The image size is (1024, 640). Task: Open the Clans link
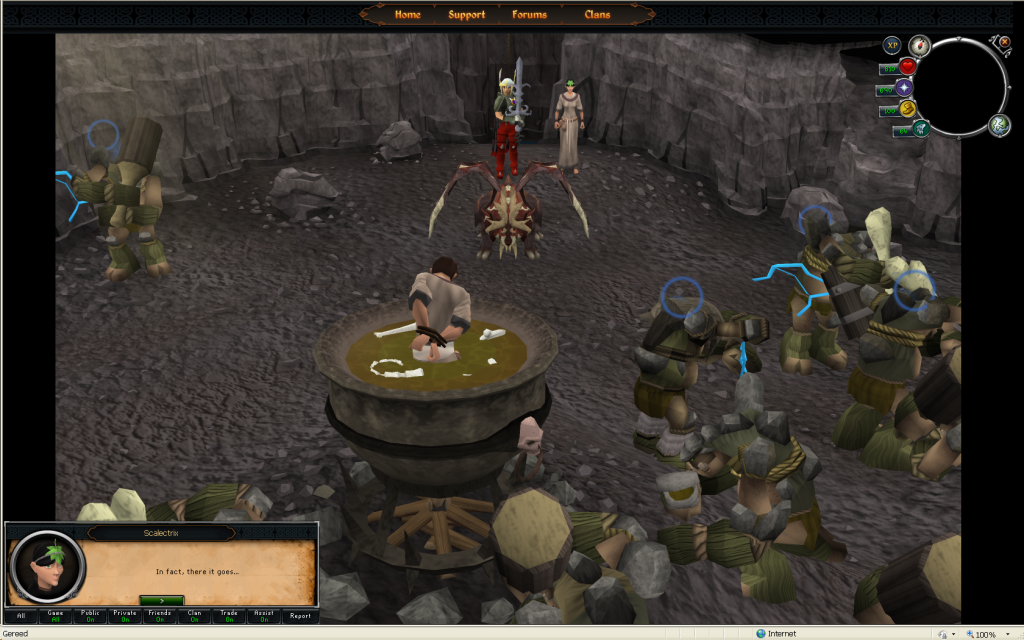pos(597,15)
